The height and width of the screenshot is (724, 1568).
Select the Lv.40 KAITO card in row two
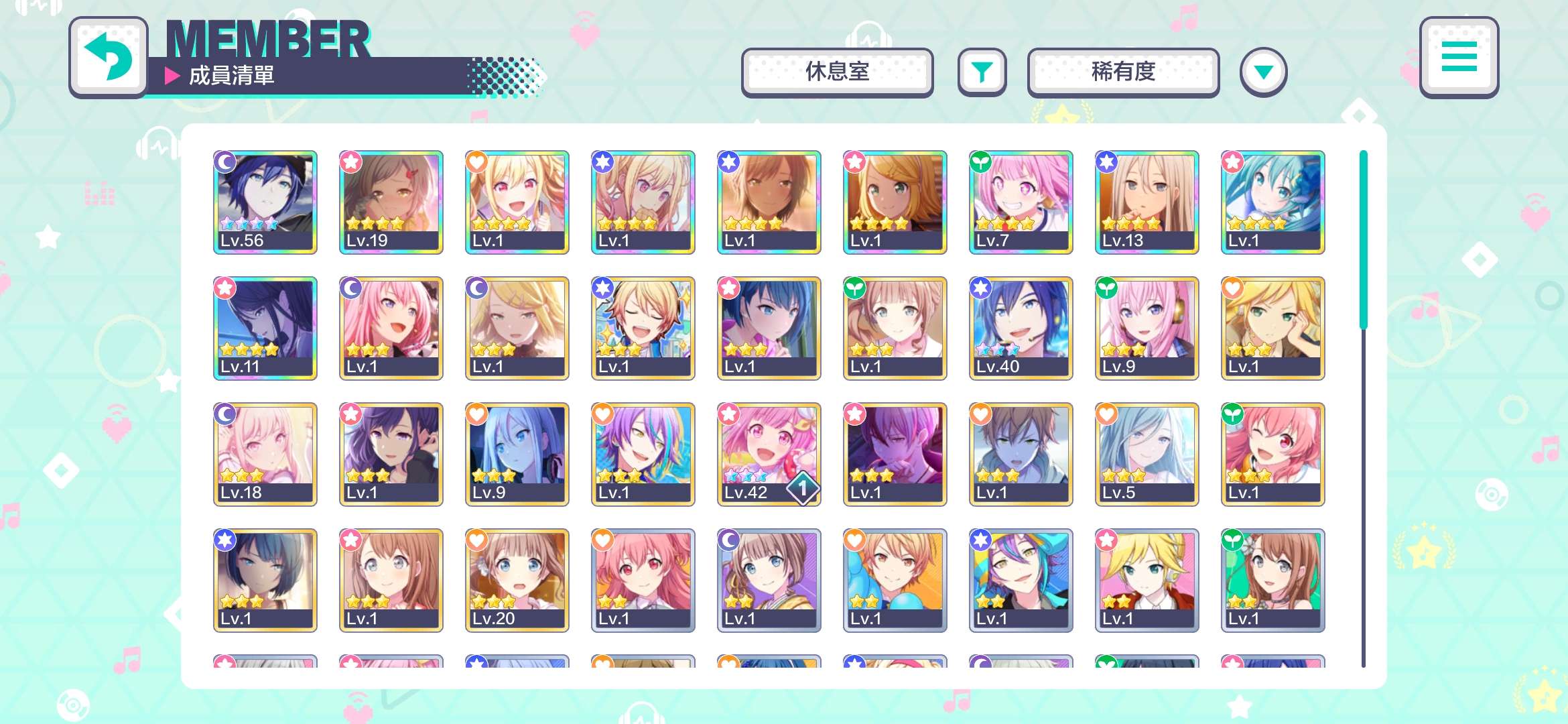[x=1021, y=327]
